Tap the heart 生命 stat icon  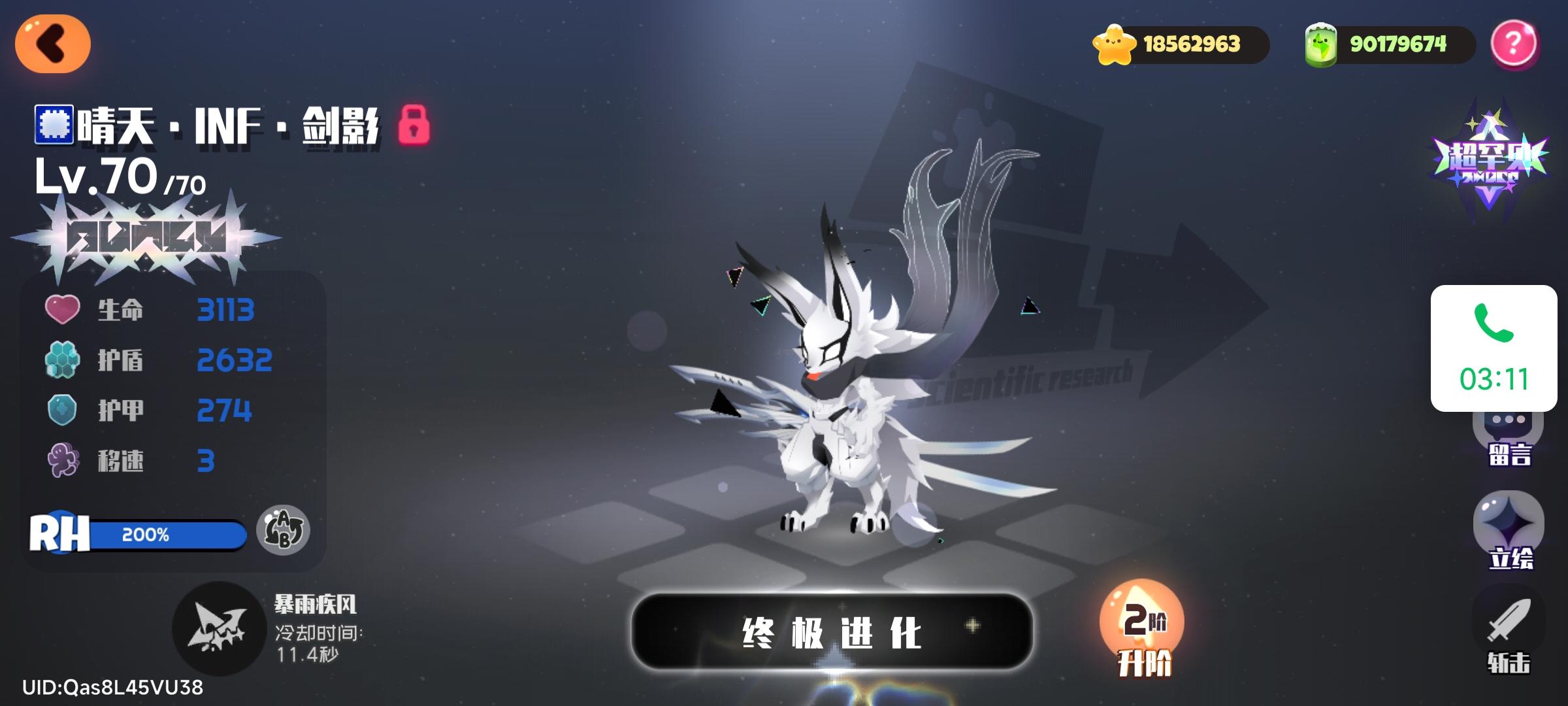pyautogui.click(x=63, y=309)
